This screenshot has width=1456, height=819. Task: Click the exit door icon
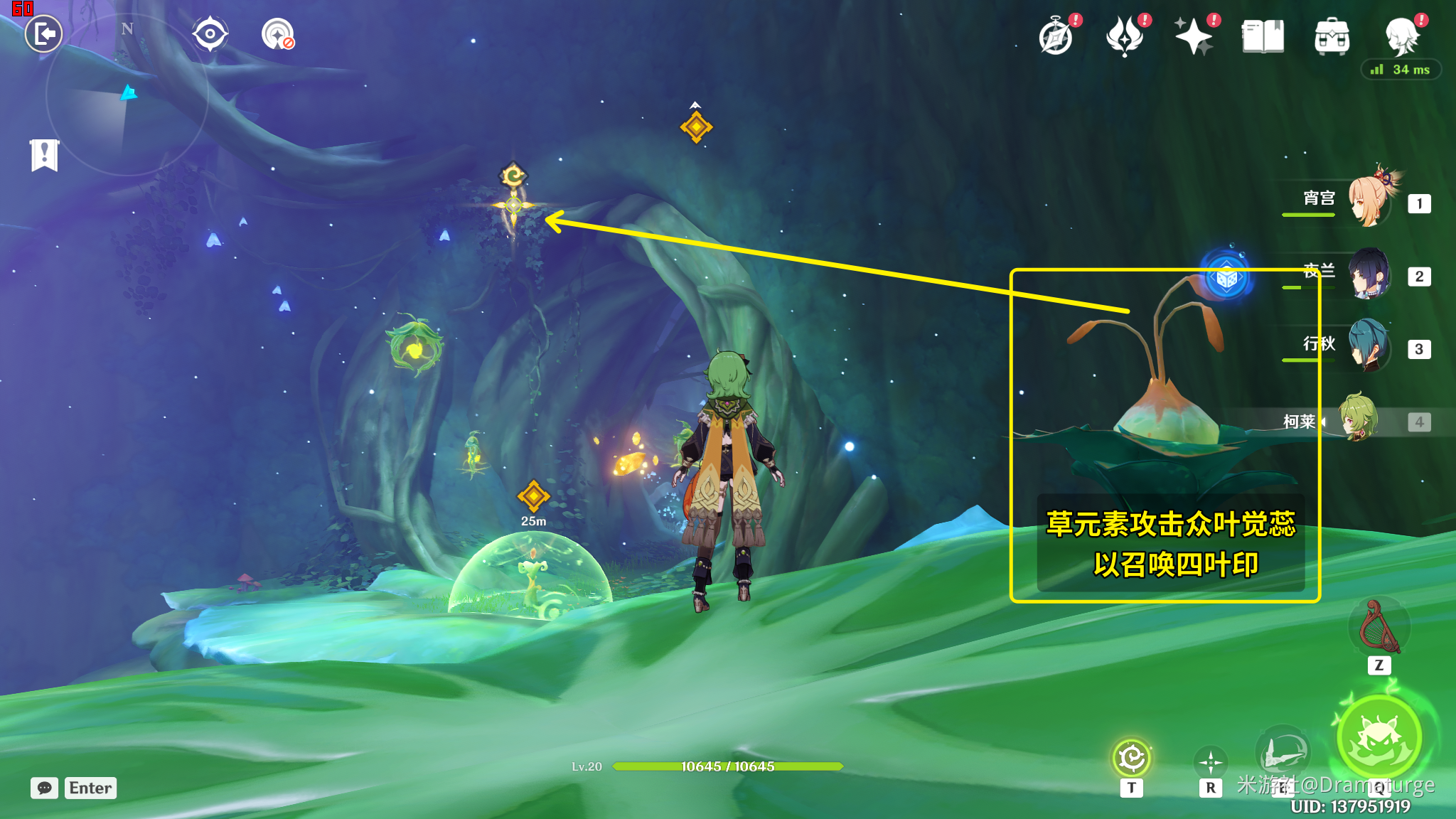pos(44,33)
